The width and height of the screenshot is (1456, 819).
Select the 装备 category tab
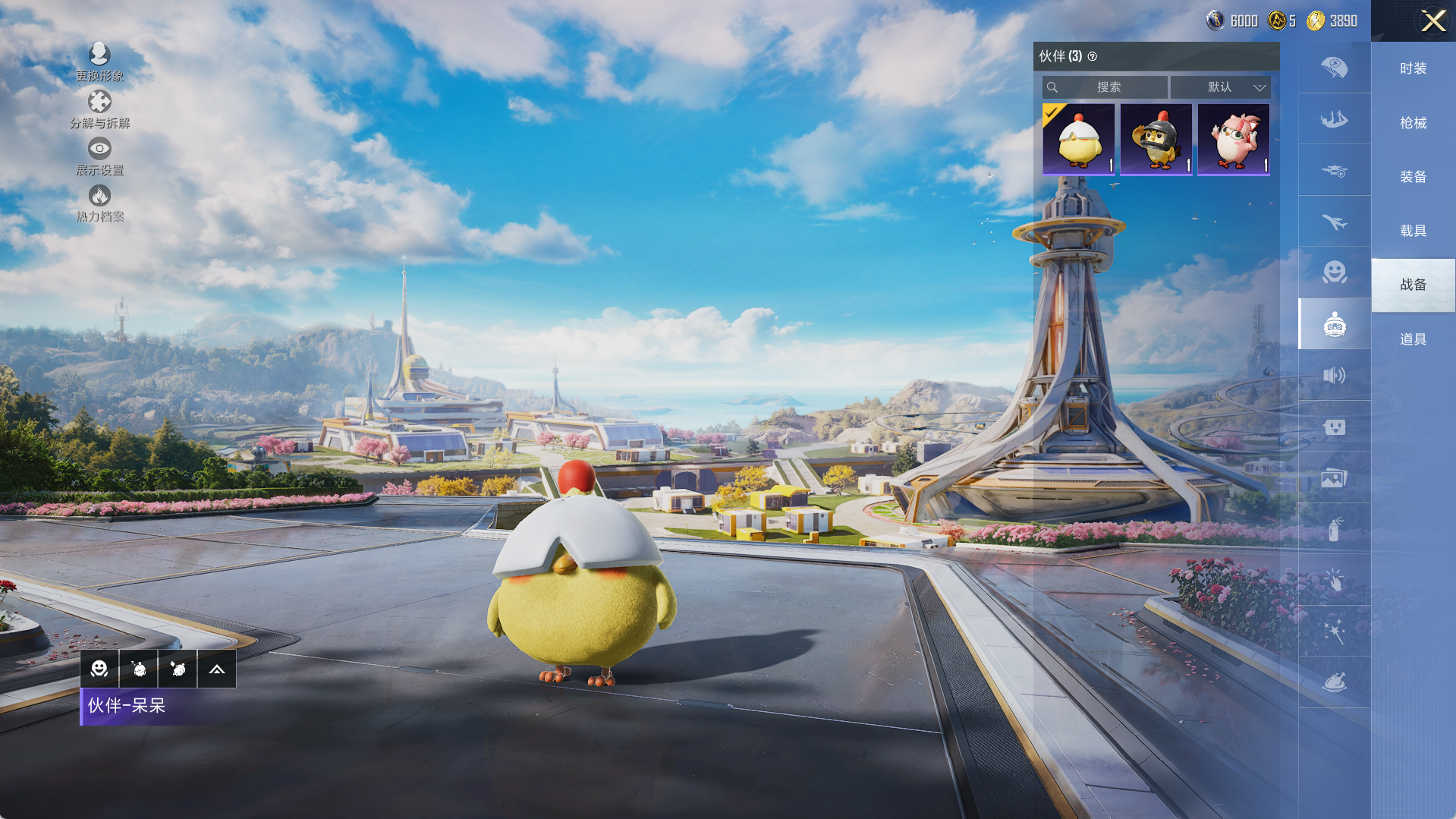point(1413,177)
